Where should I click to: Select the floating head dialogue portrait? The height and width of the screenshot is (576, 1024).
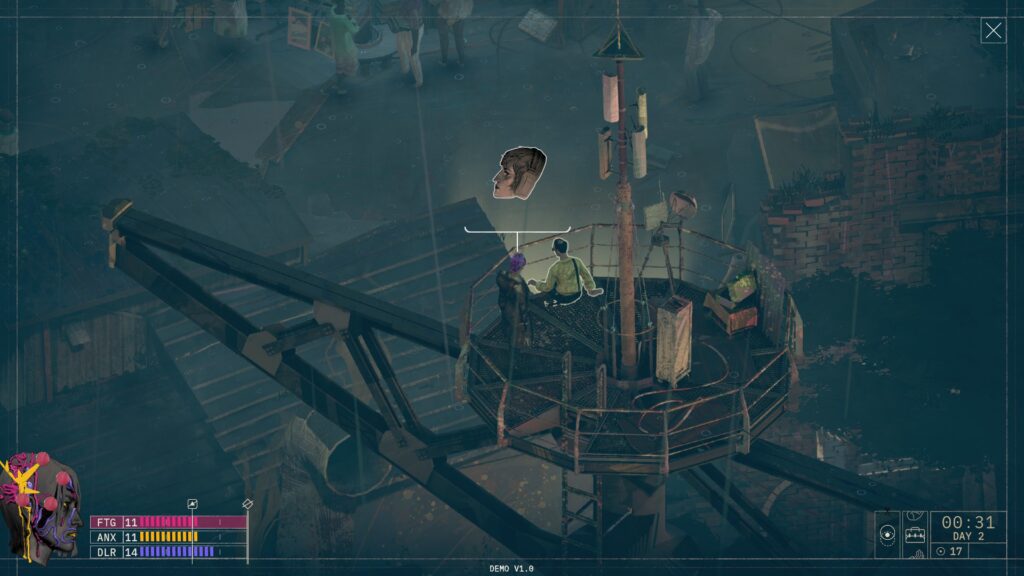click(x=519, y=173)
